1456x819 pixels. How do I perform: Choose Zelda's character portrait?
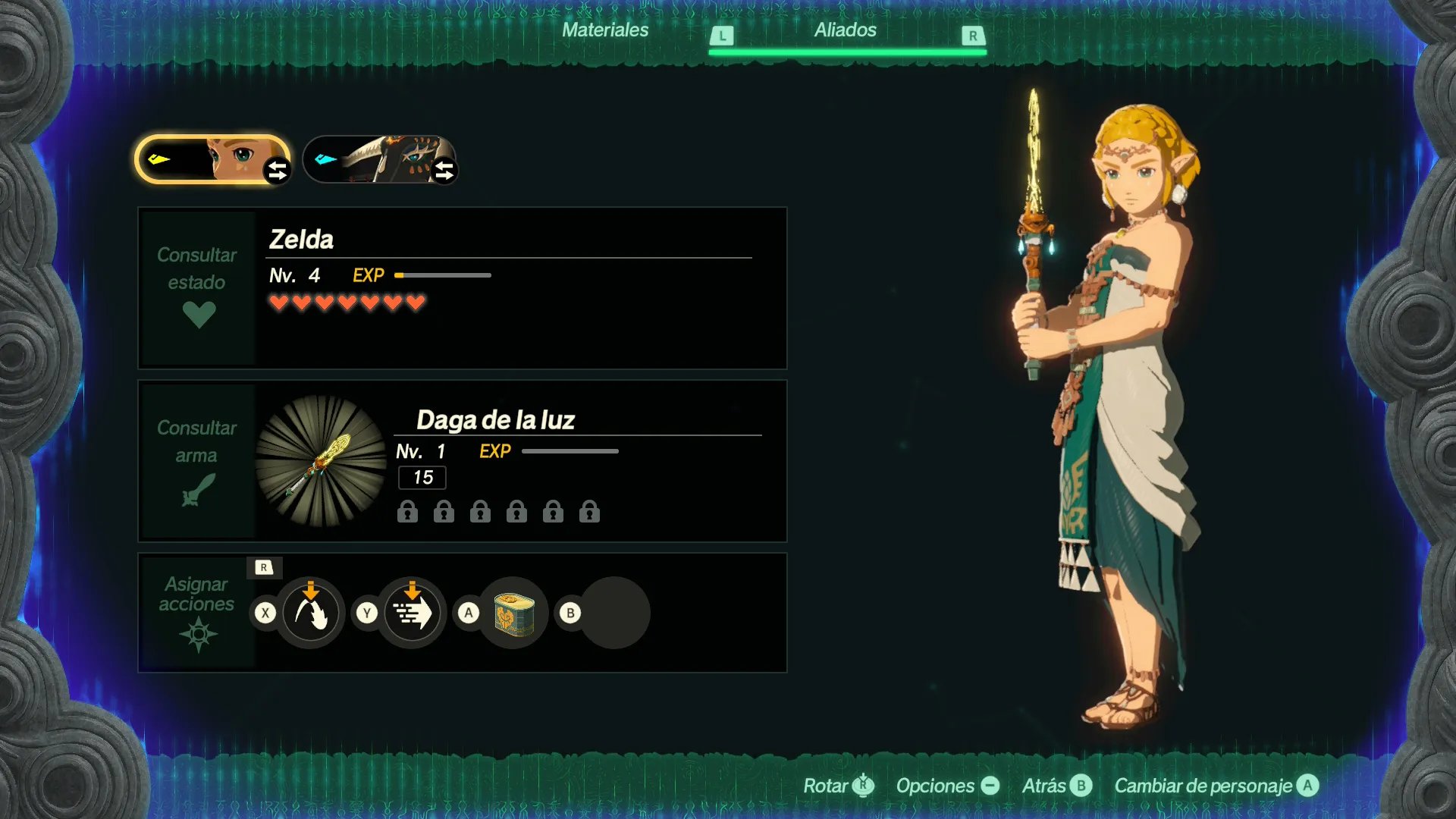[212, 159]
